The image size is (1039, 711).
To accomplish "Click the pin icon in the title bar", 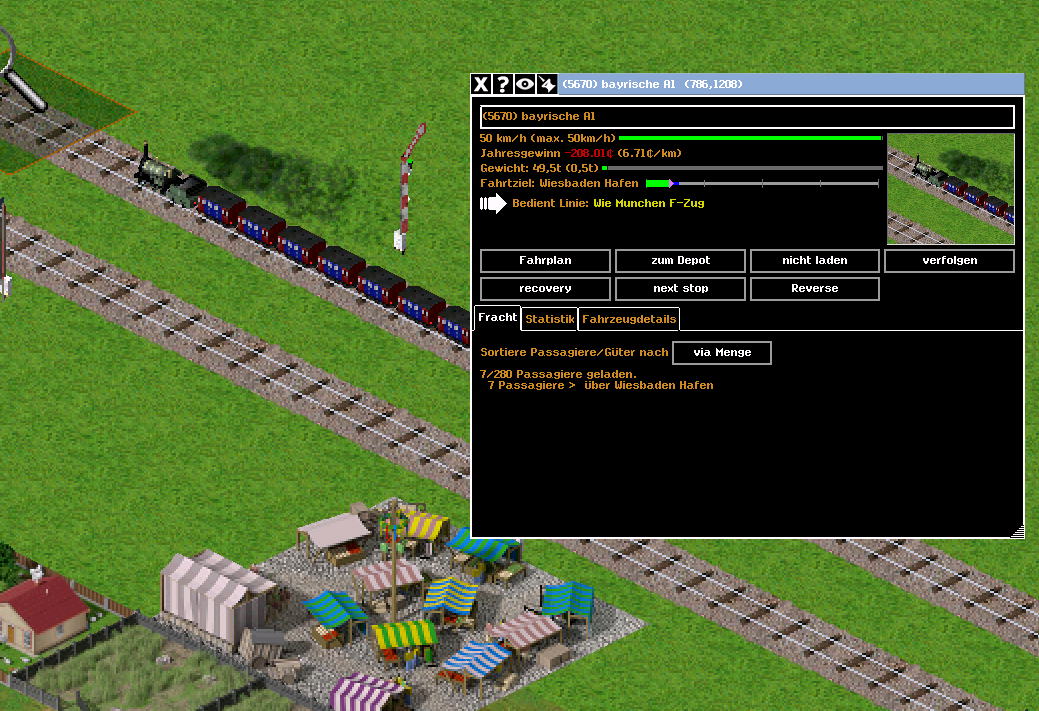I will tap(547, 85).
